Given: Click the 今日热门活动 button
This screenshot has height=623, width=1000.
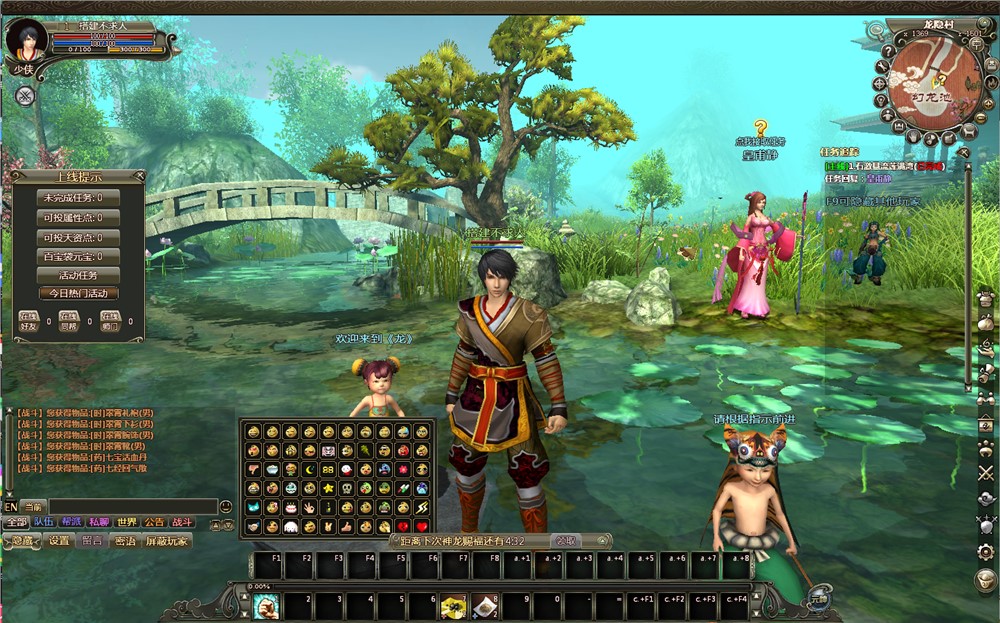Looking at the screenshot, I should pos(78,294).
